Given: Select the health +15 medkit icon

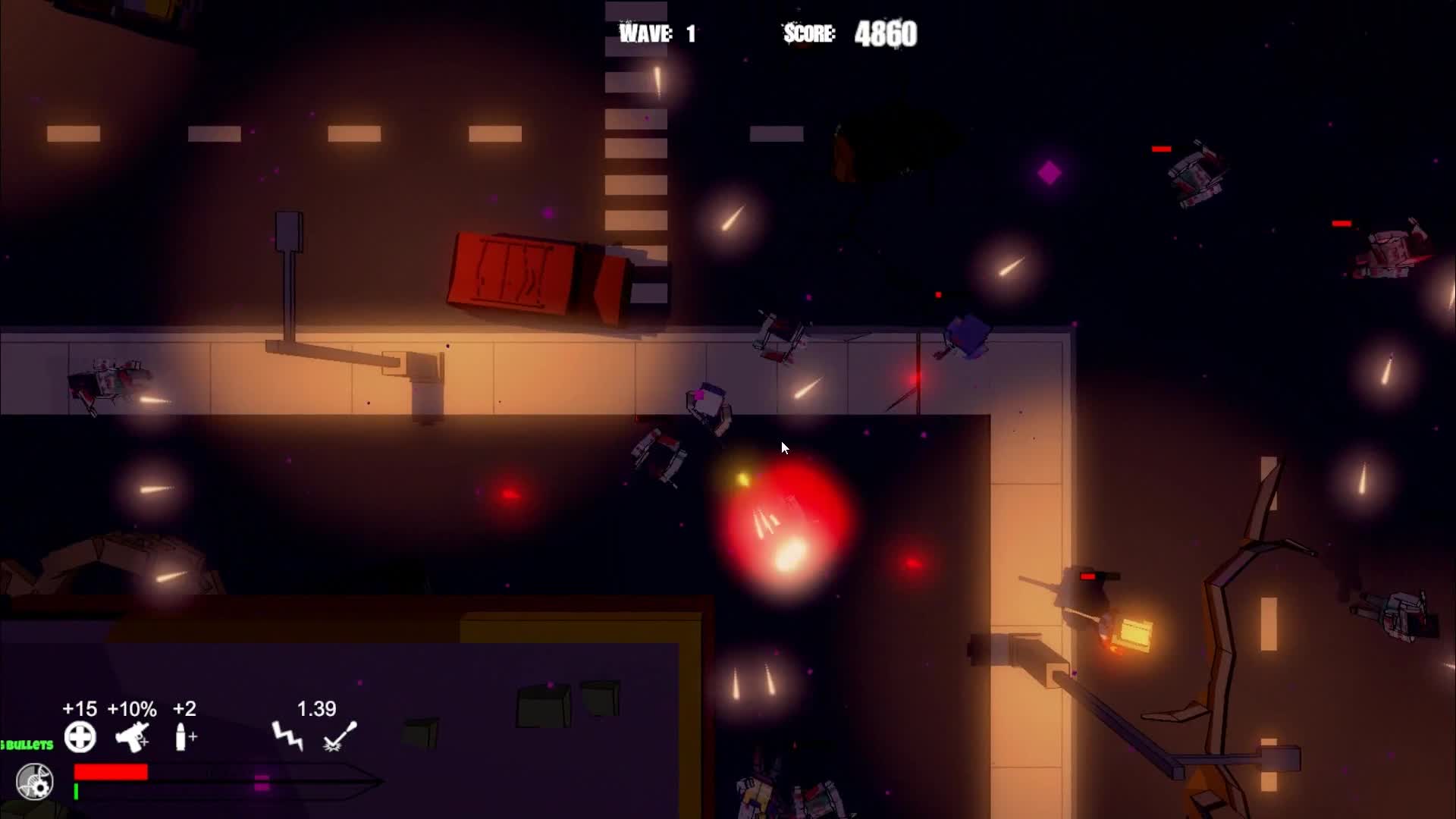Looking at the screenshot, I should pyautogui.click(x=80, y=738).
